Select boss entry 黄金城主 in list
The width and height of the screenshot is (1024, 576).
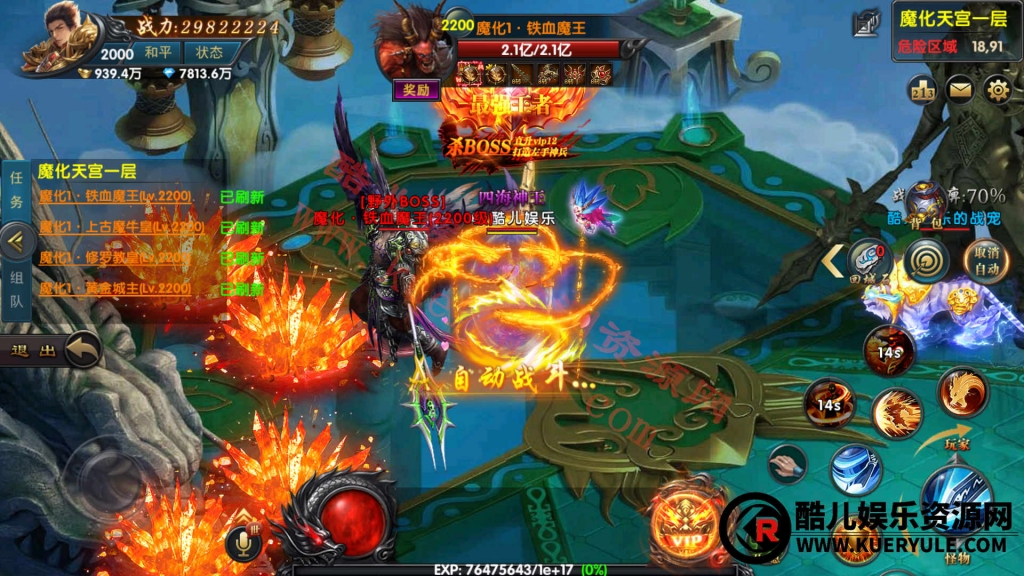(115, 289)
